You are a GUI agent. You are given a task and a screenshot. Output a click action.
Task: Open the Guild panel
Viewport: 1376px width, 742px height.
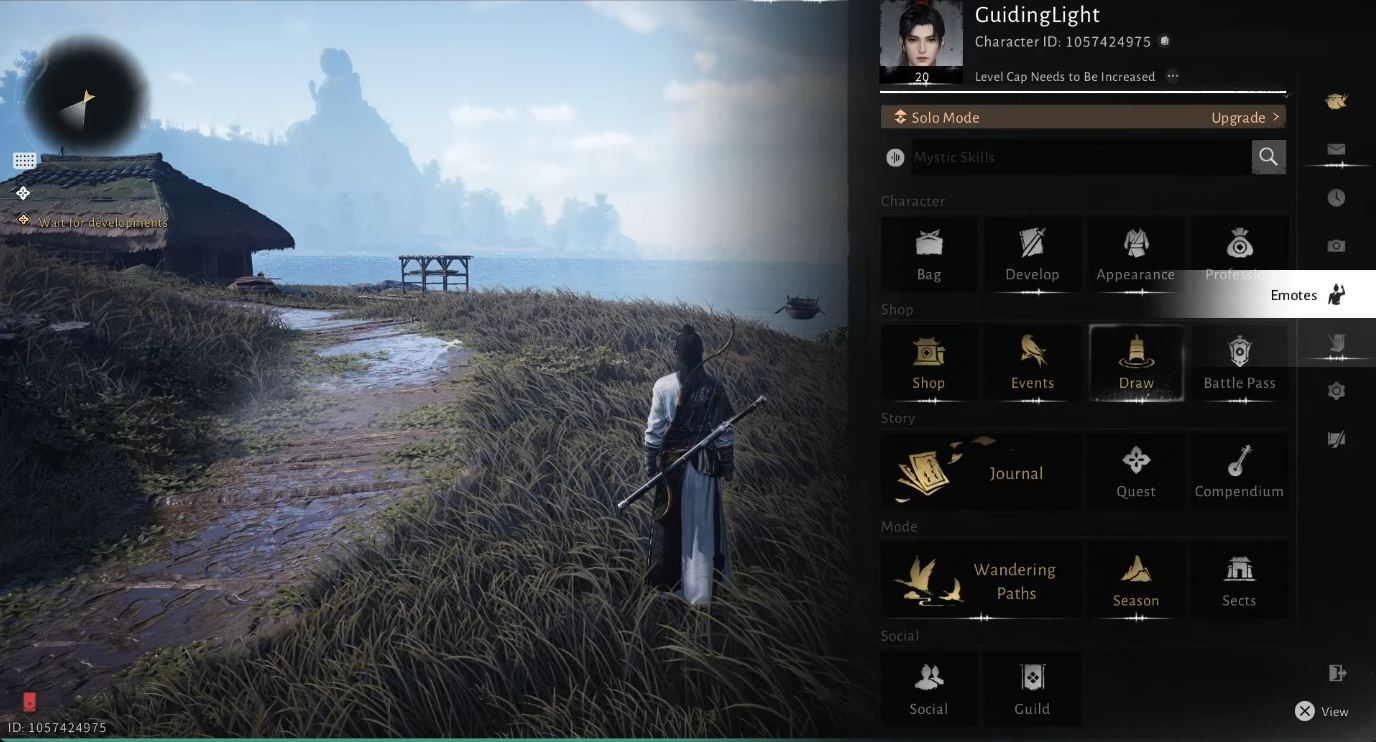pyautogui.click(x=1032, y=688)
